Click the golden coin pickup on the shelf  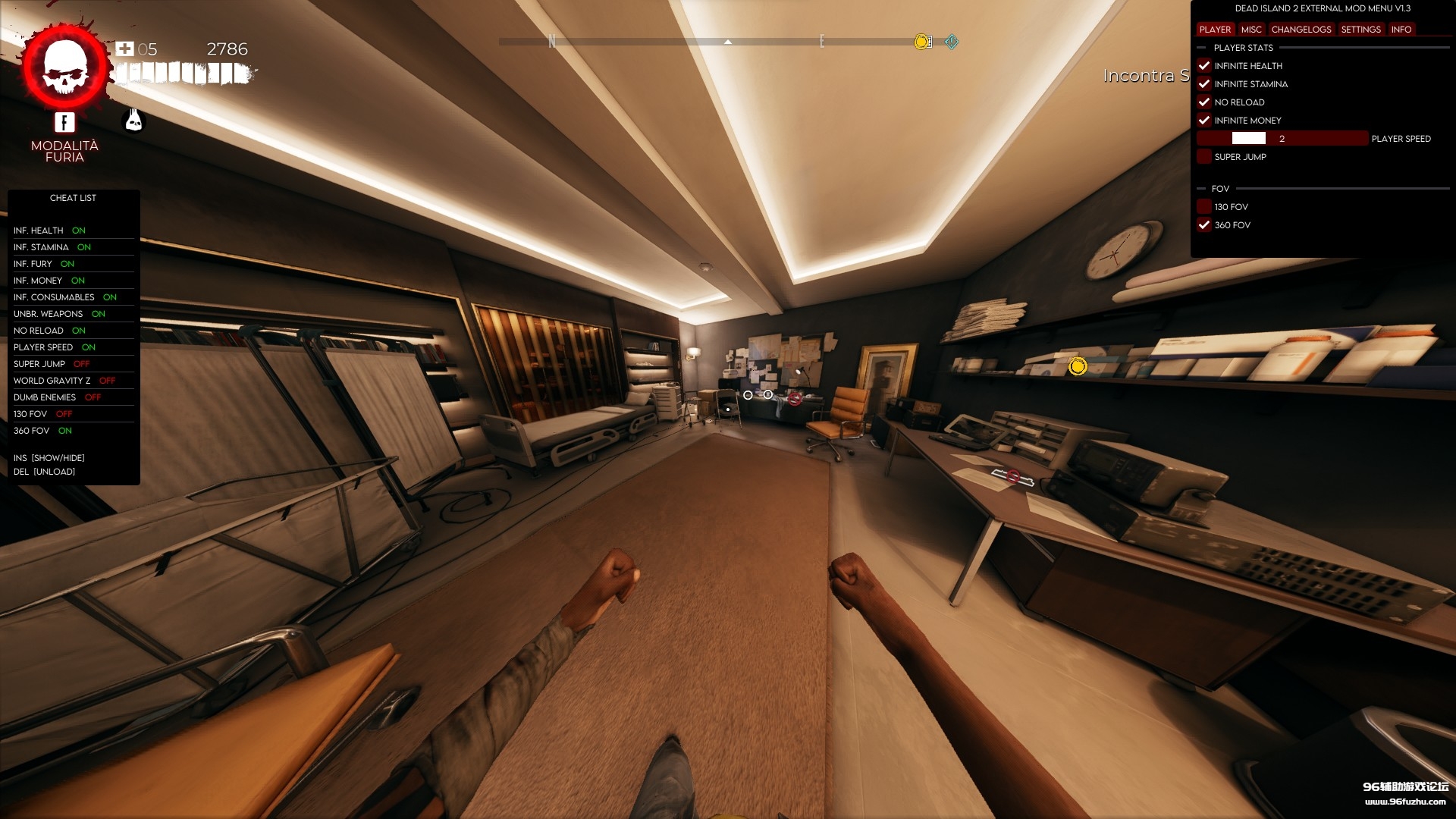[x=1078, y=366]
